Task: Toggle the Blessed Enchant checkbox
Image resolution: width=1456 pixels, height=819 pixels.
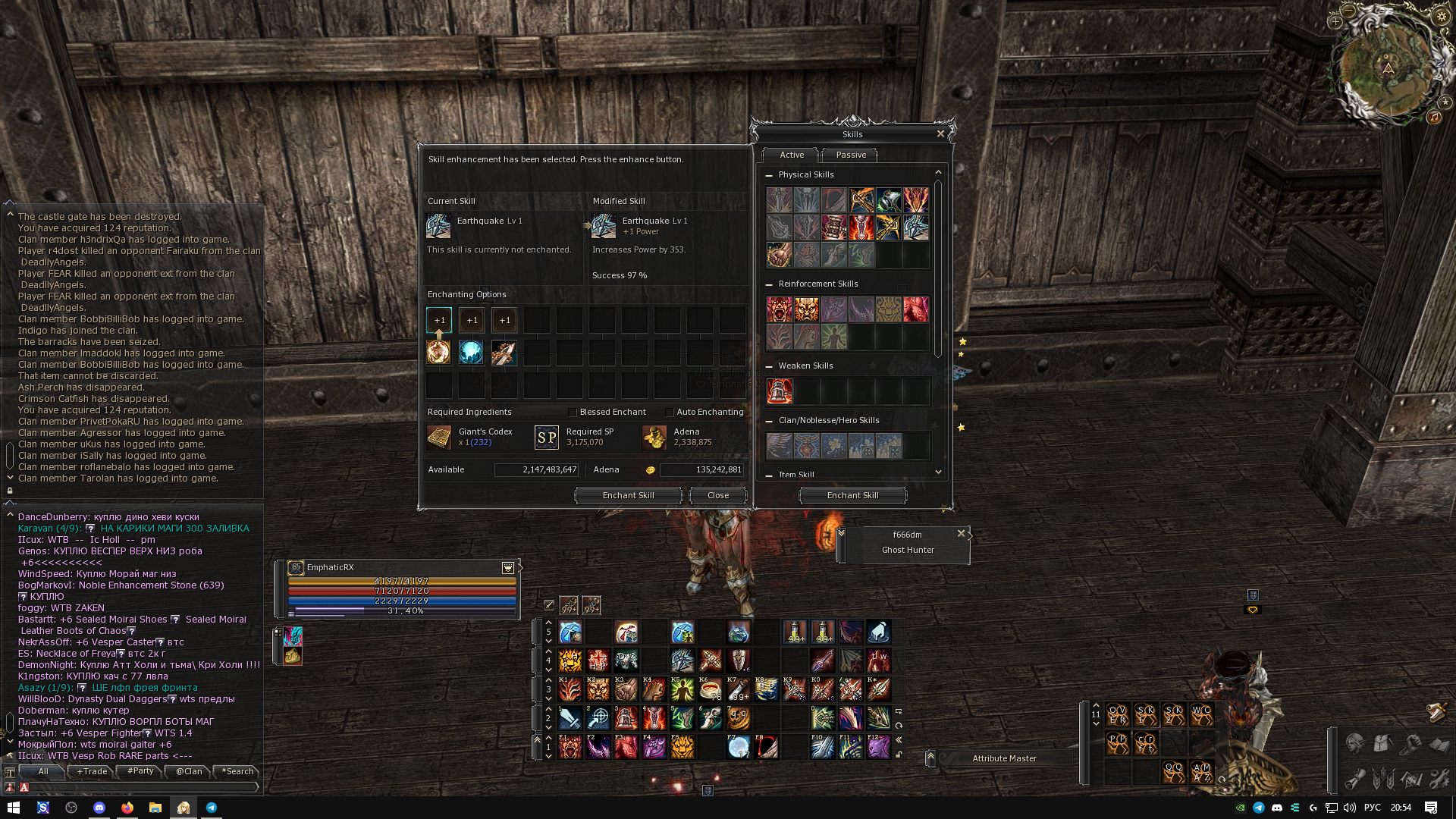Action: 573,413
